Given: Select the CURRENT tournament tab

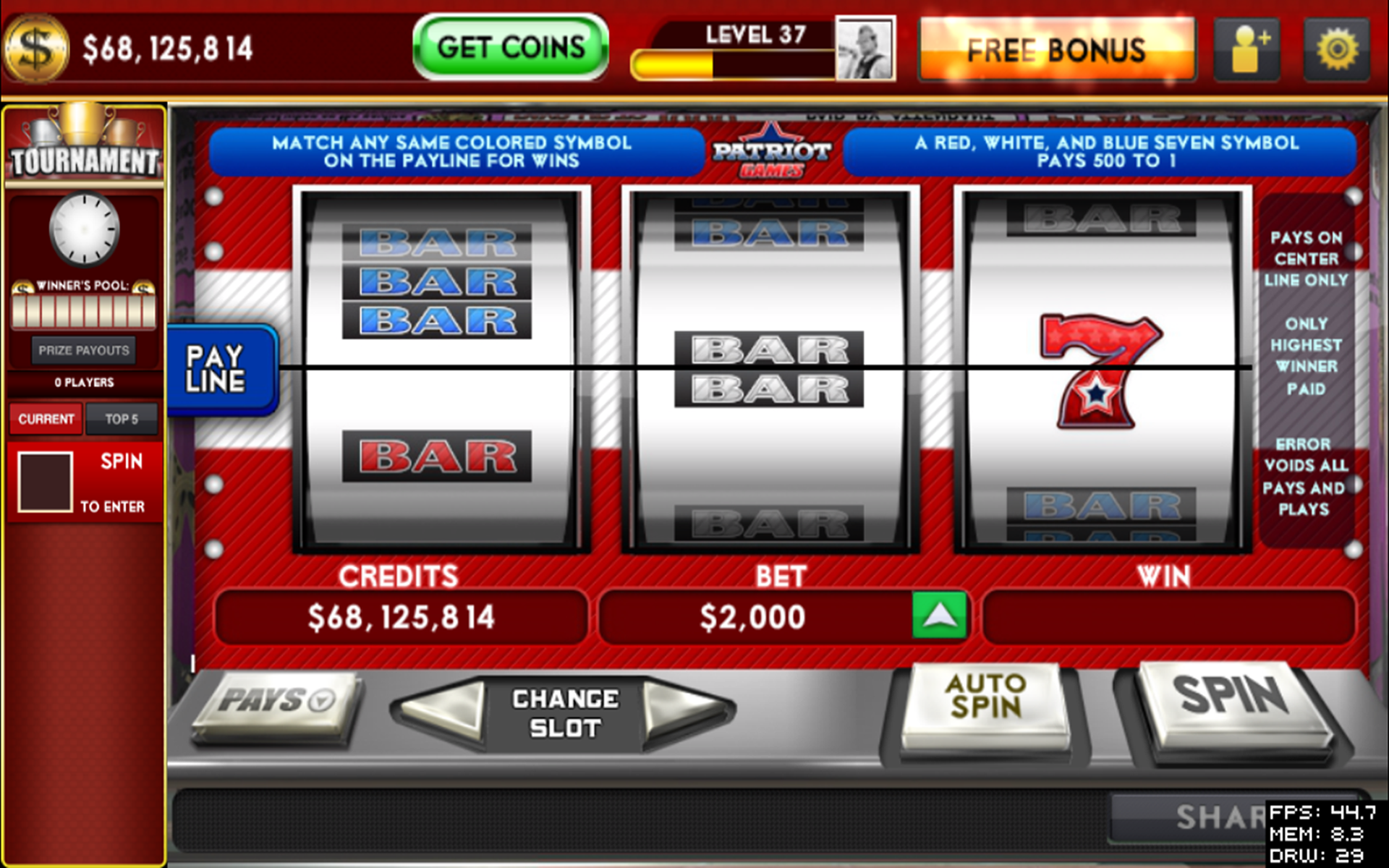Looking at the screenshot, I should click(46, 419).
